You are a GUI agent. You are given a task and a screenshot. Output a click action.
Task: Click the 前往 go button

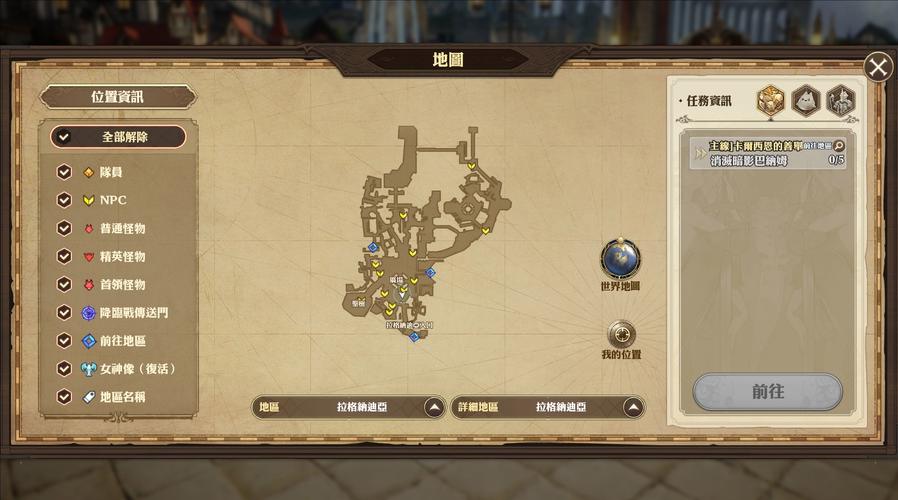coord(767,392)
